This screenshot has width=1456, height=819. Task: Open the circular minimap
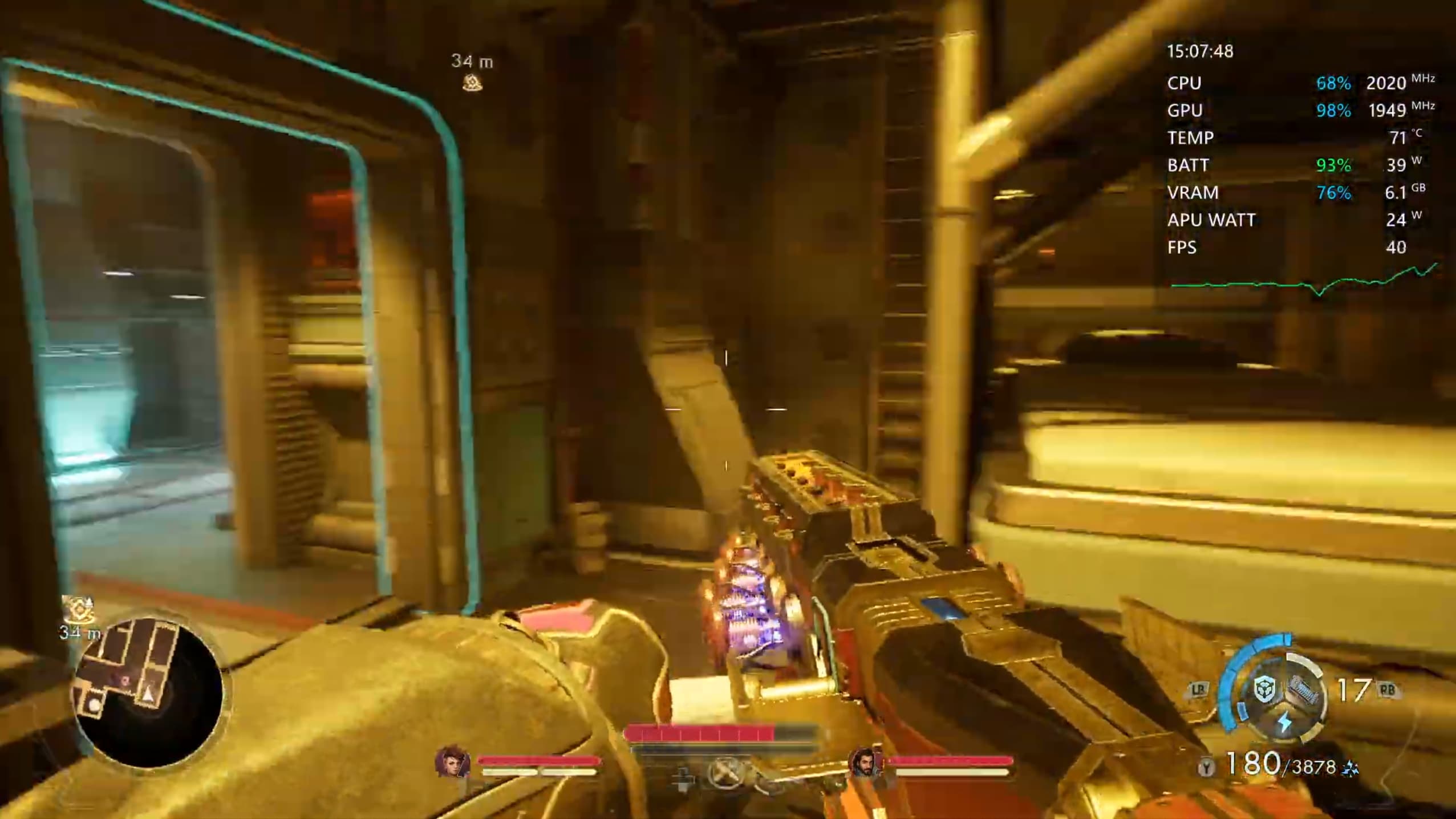click(149, 692)
